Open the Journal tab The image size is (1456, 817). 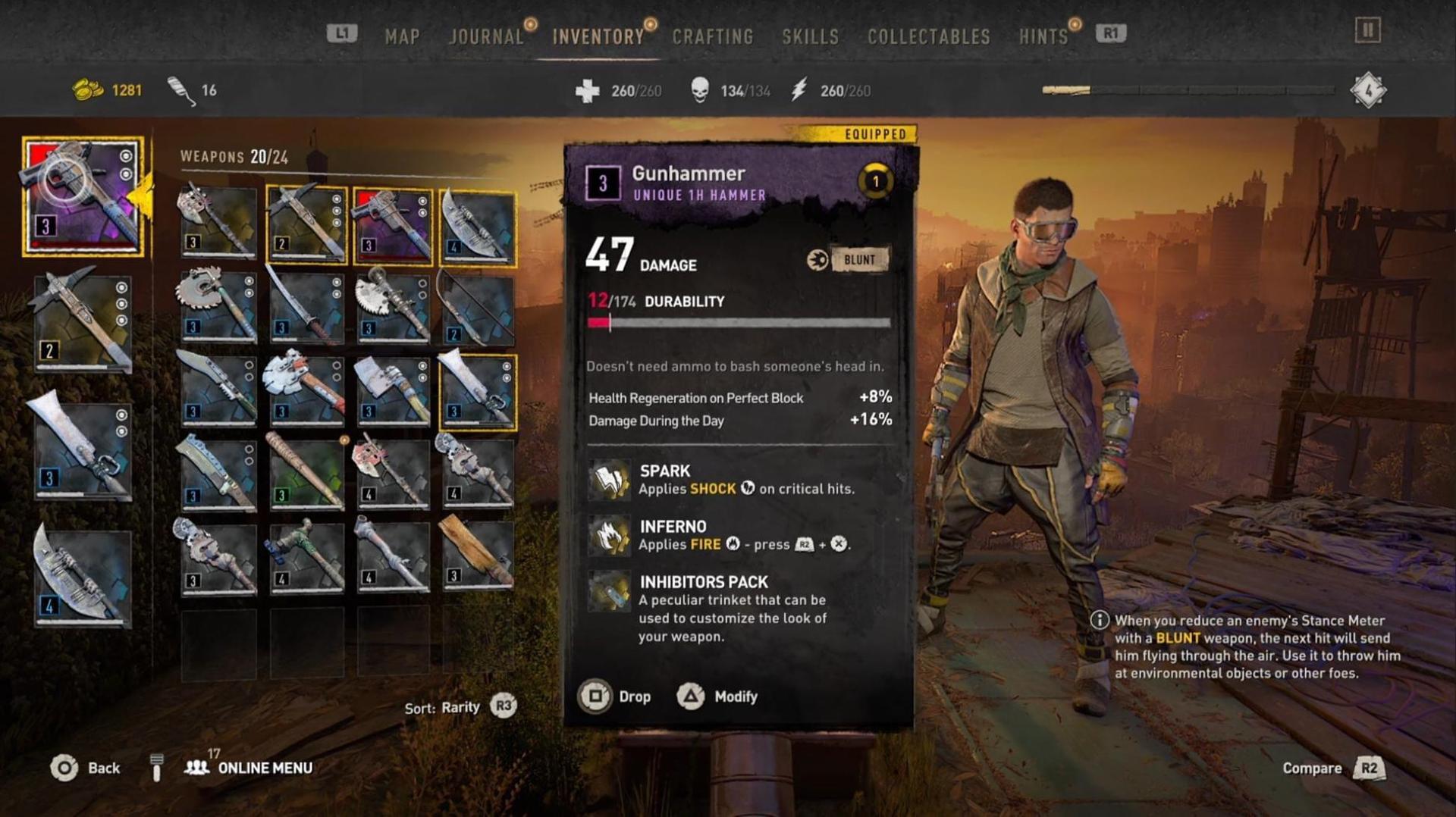(486, 36)
